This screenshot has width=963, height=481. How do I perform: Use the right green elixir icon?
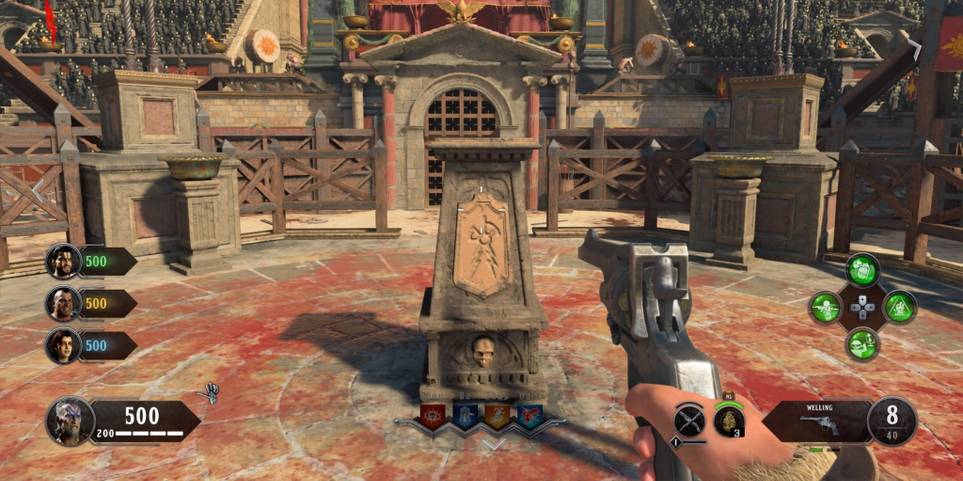pos(899,307)
